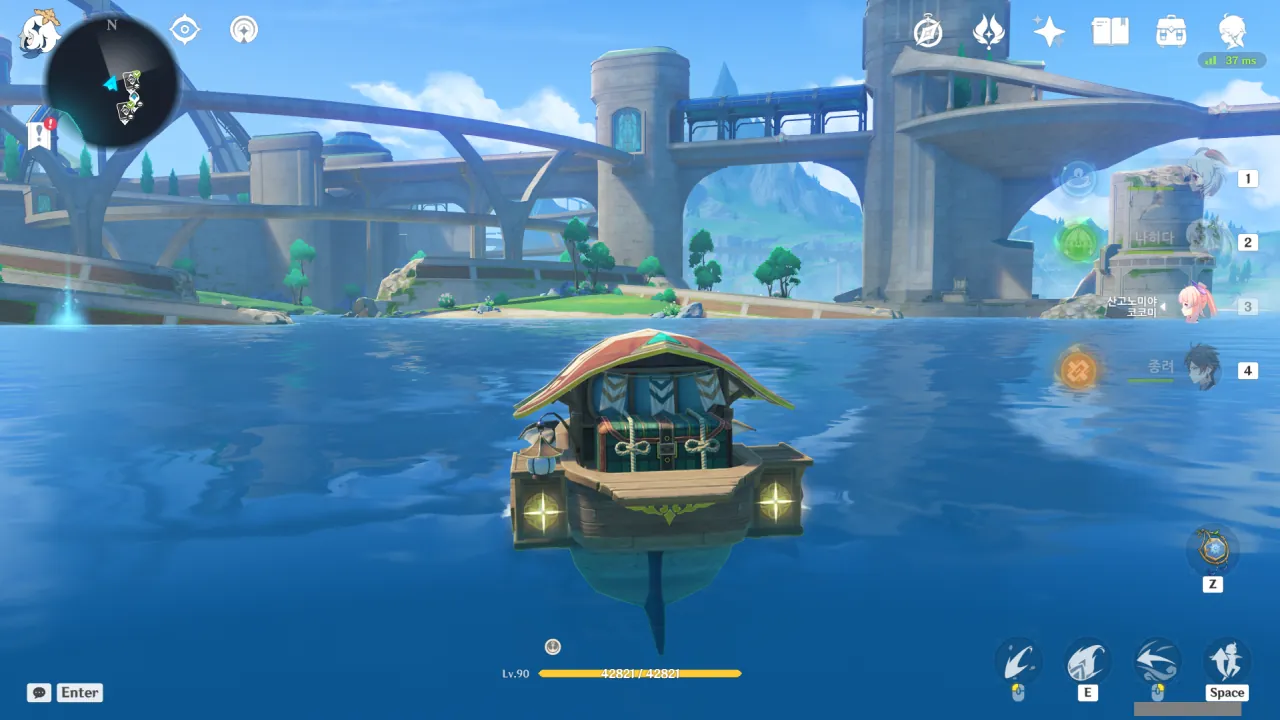Activate the eye-shaped Elemental Sight icon
1280x720 pixels.
[x=185, y=30]
